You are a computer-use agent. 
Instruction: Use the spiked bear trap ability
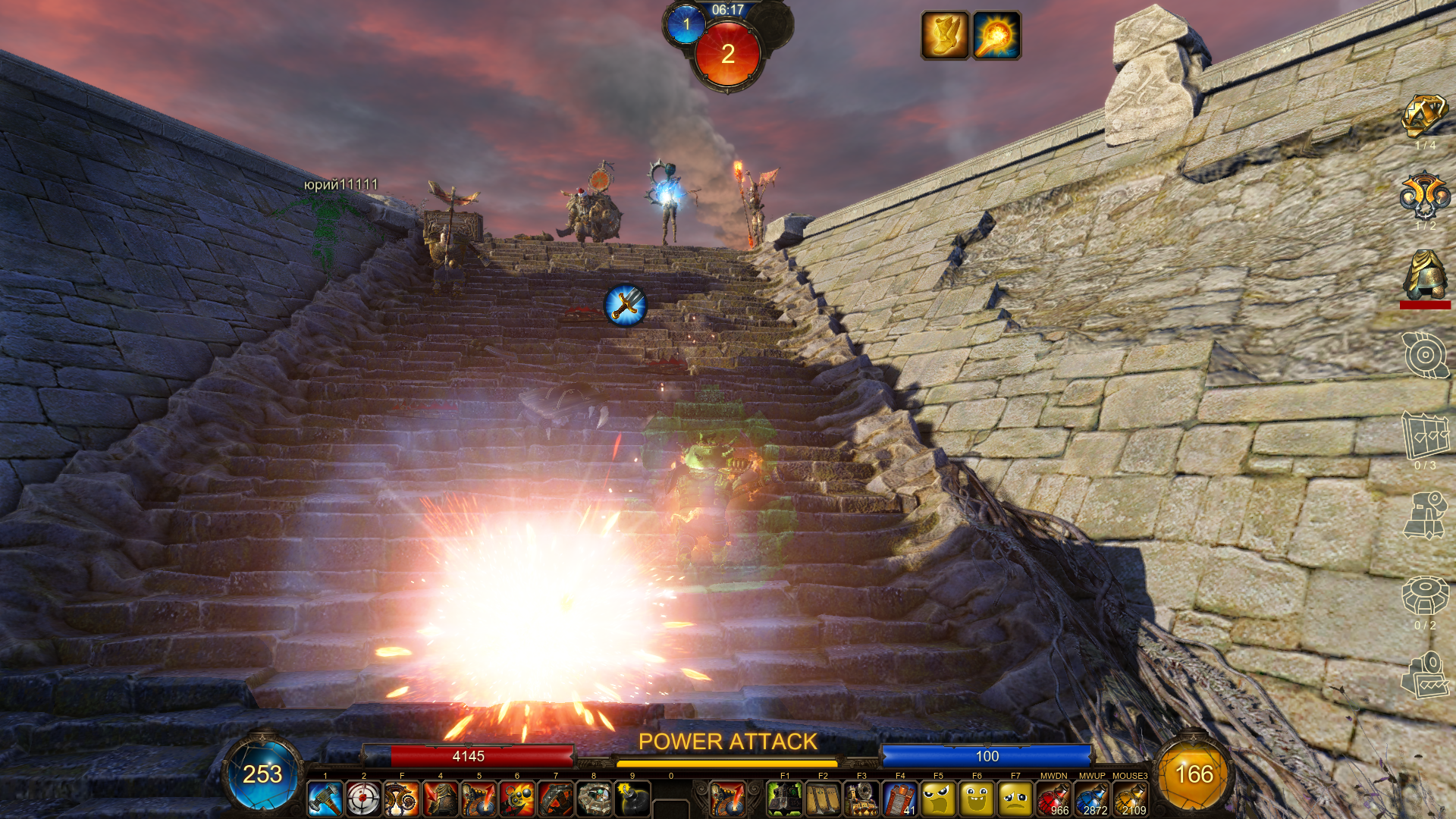556,799
